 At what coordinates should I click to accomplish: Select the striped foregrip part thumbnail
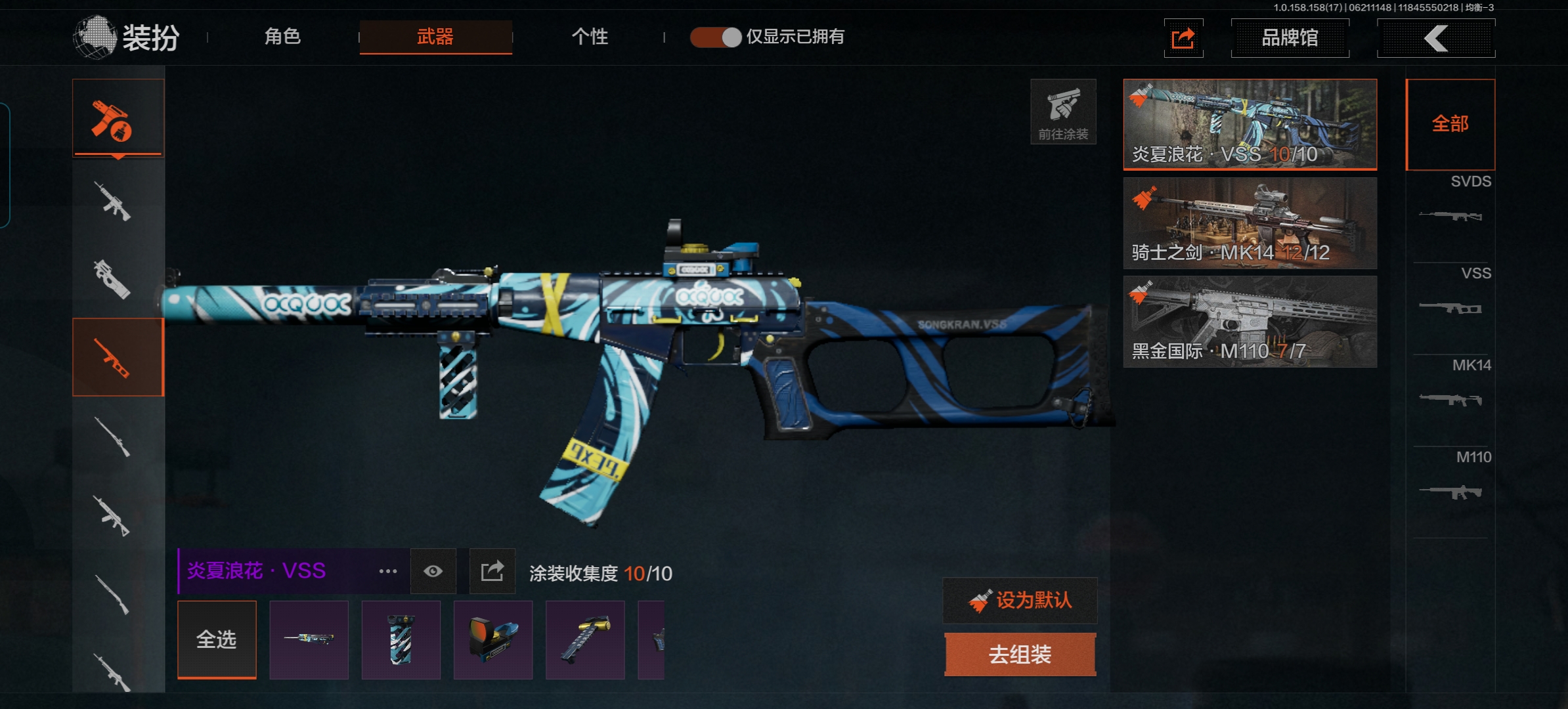(x=401, y=639)
